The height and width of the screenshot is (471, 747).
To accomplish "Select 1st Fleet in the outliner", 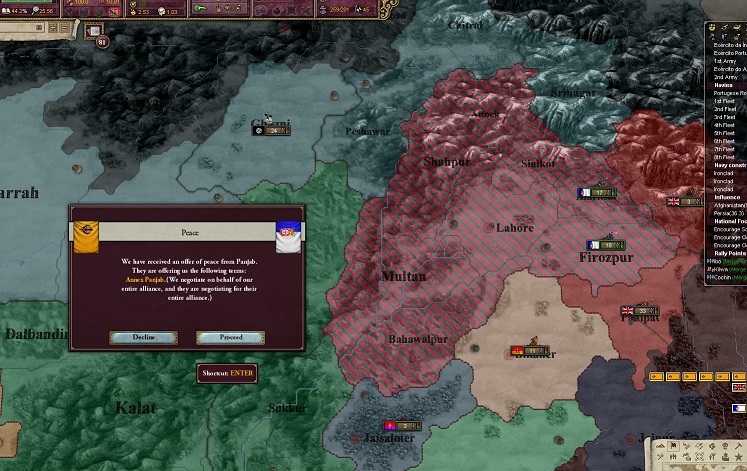I will (x=724, y=101).
